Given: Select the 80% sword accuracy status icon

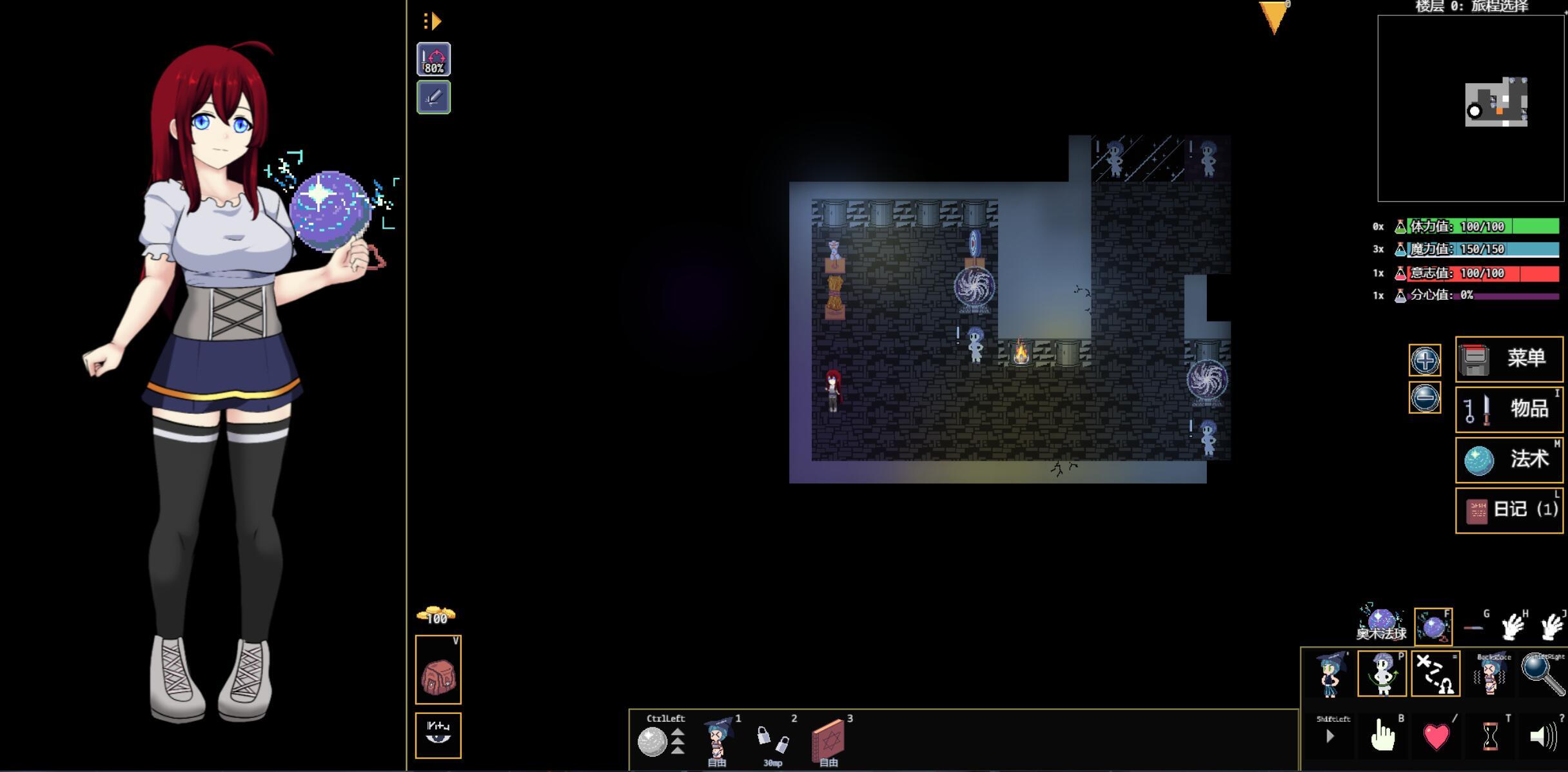Looking at the screenshot, I should tap(433, 59).
